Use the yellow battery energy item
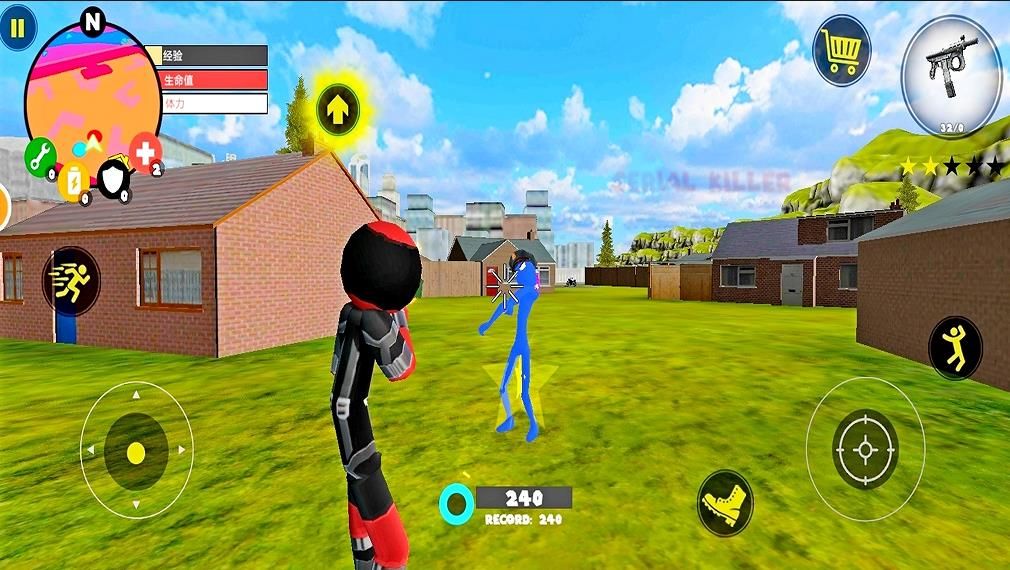Viewport: 1010px width, 570px height. (x=74, y=182)
